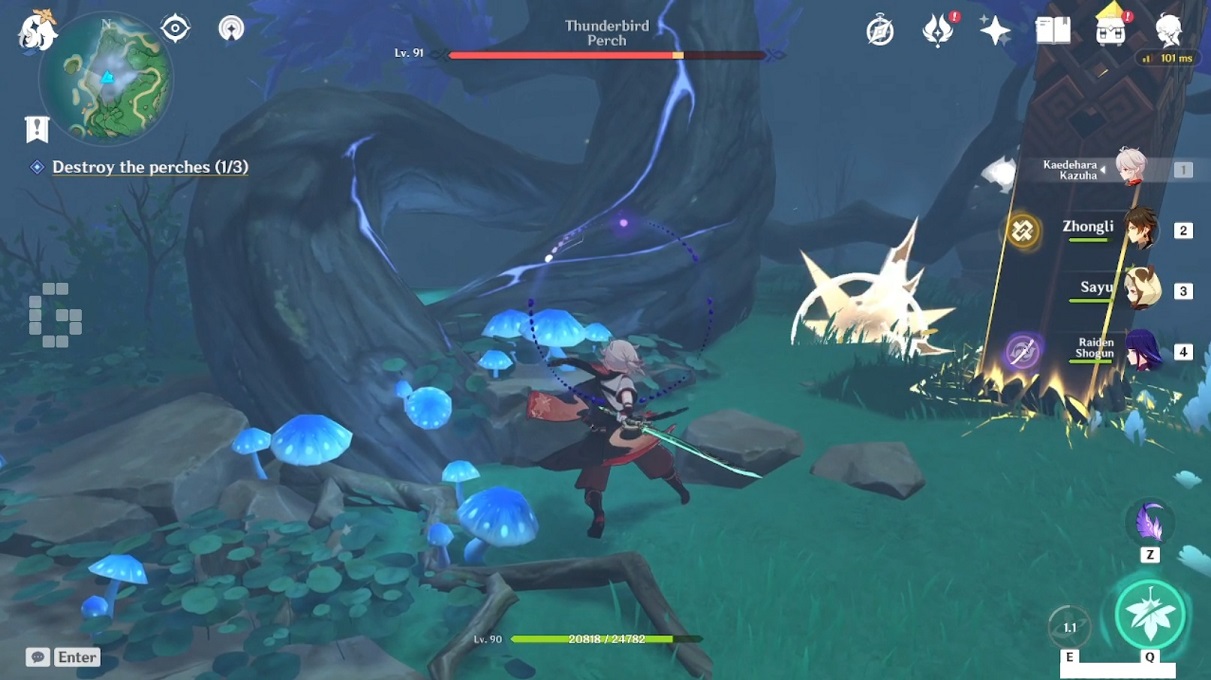Open the Adventurer Handbook book icon
Image resolution: width=1211 pixels, height=680 pixels.
coord(1053,31)
